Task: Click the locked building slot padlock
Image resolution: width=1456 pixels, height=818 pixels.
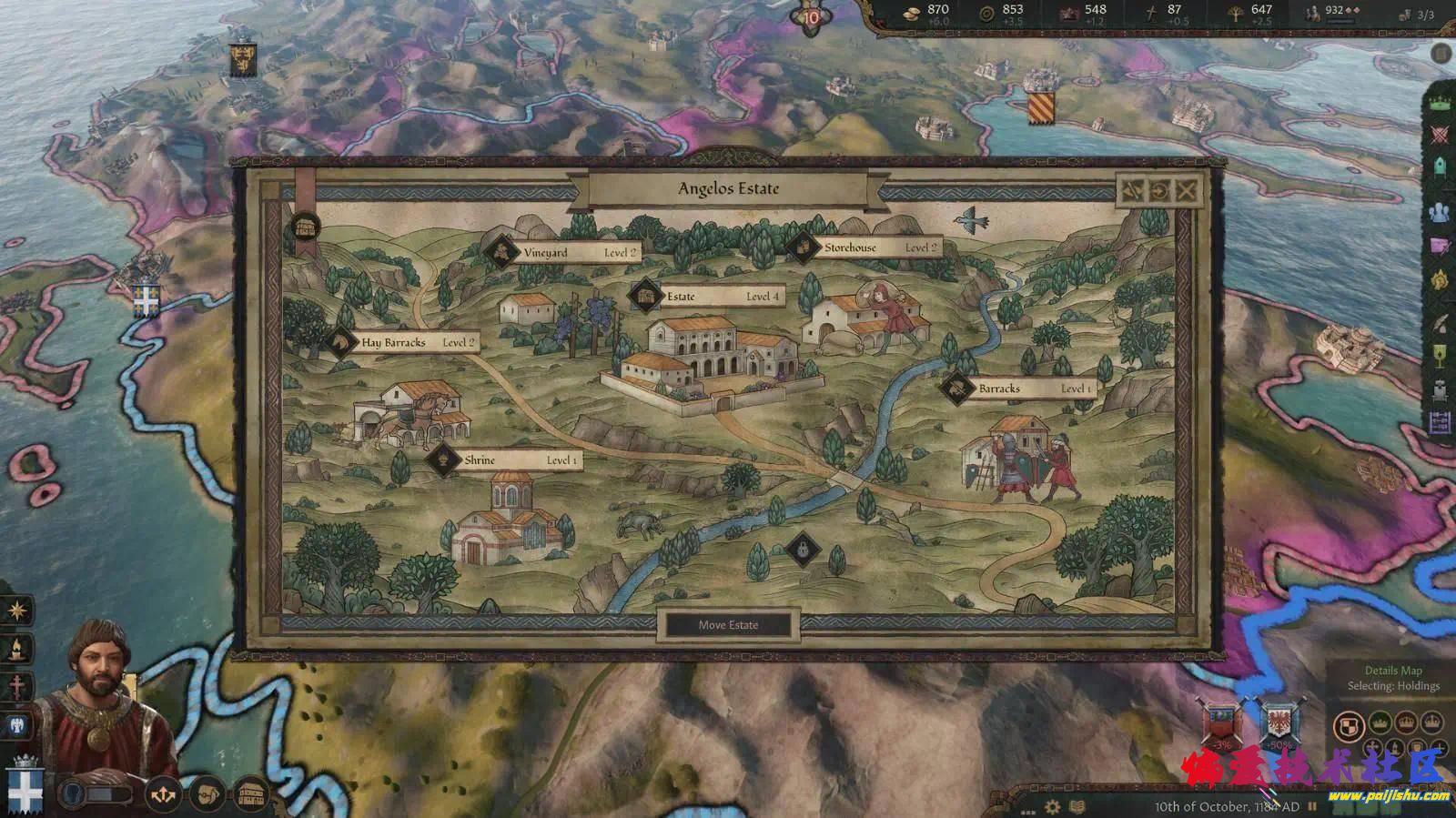Action: click(x=803, y=549)
